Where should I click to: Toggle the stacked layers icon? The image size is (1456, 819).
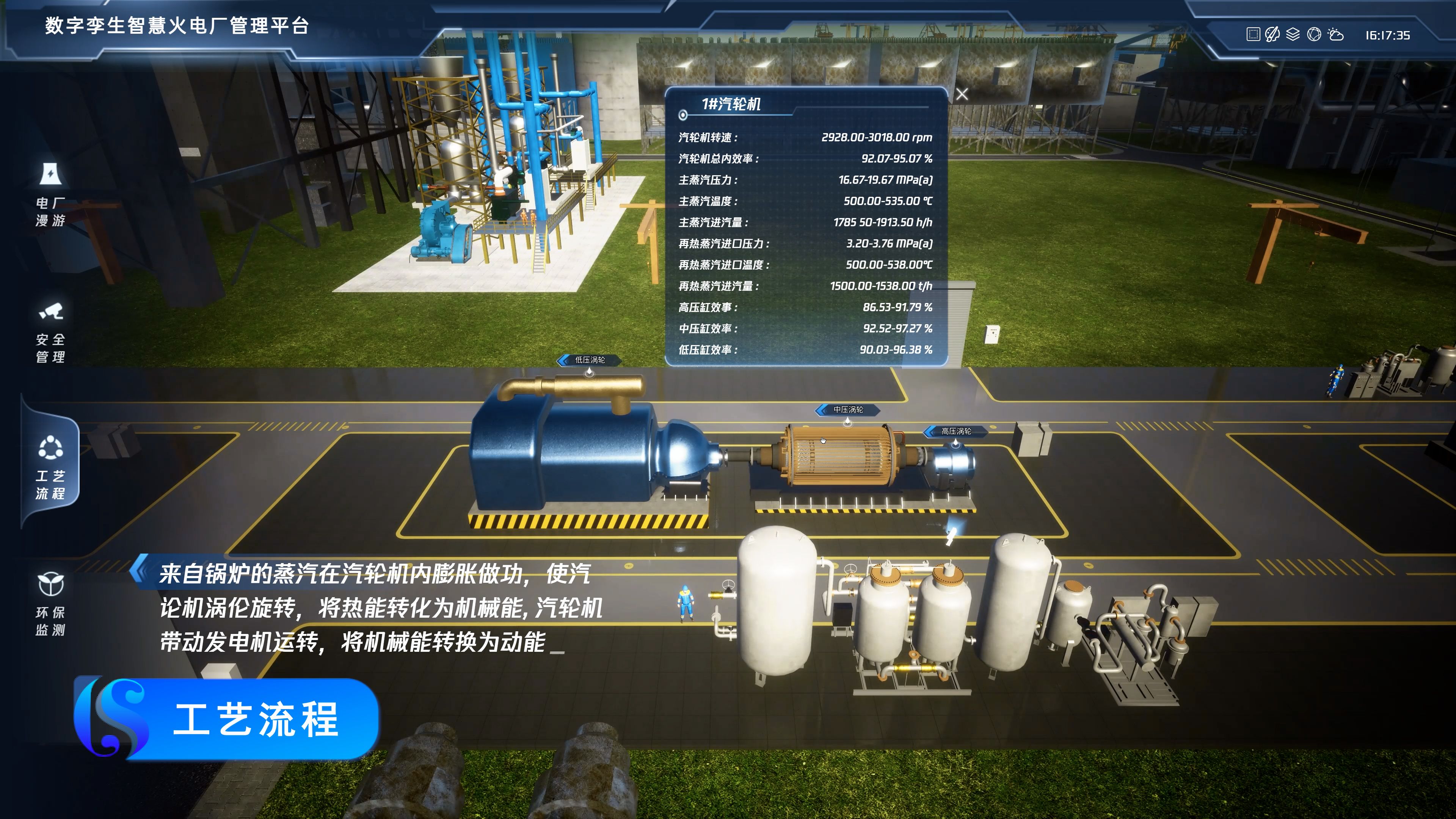(x=1293, y=35)
